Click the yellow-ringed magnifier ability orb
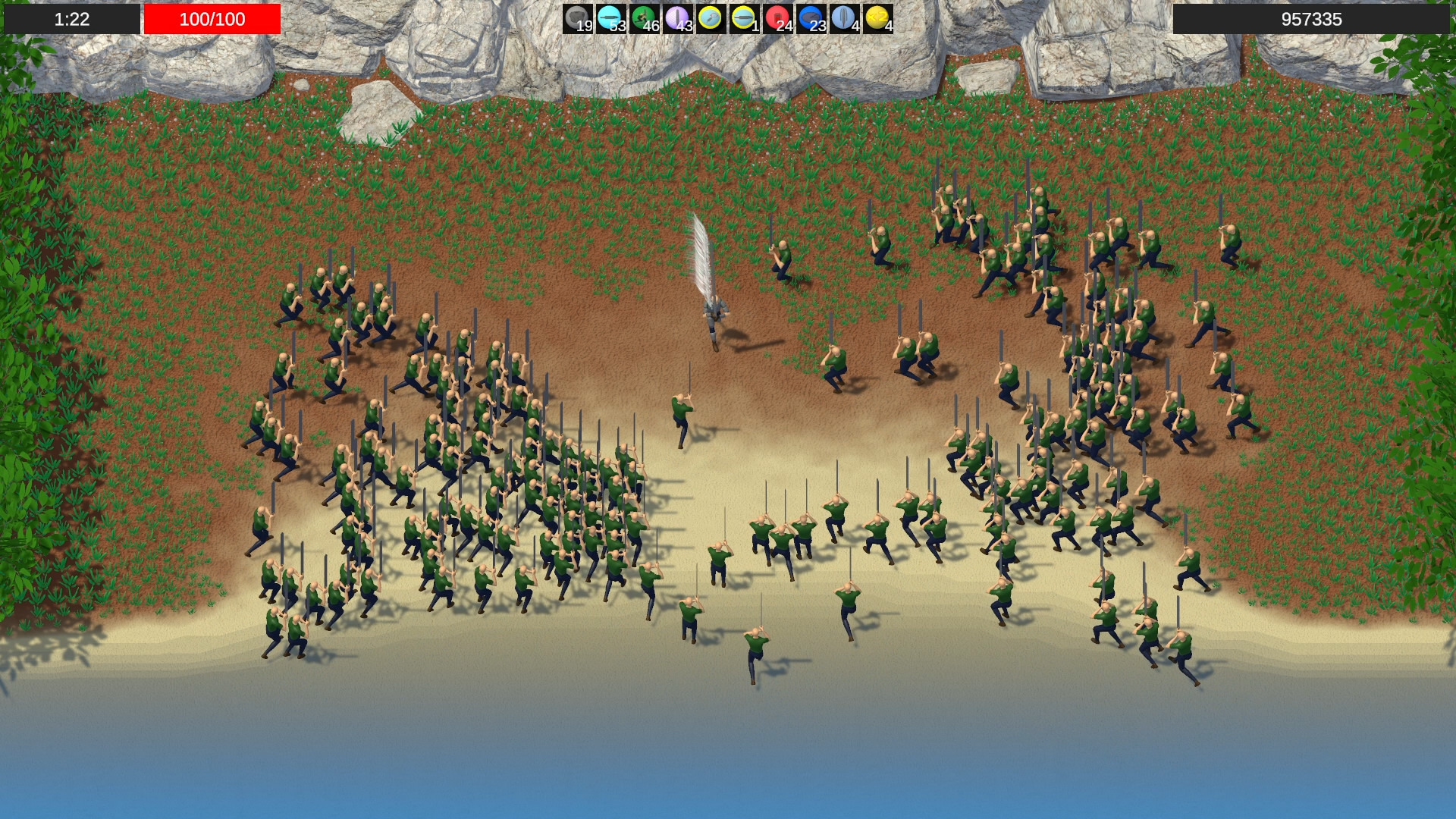The height and width of the screenshot is (819, 1456). [x=708, y=17]
